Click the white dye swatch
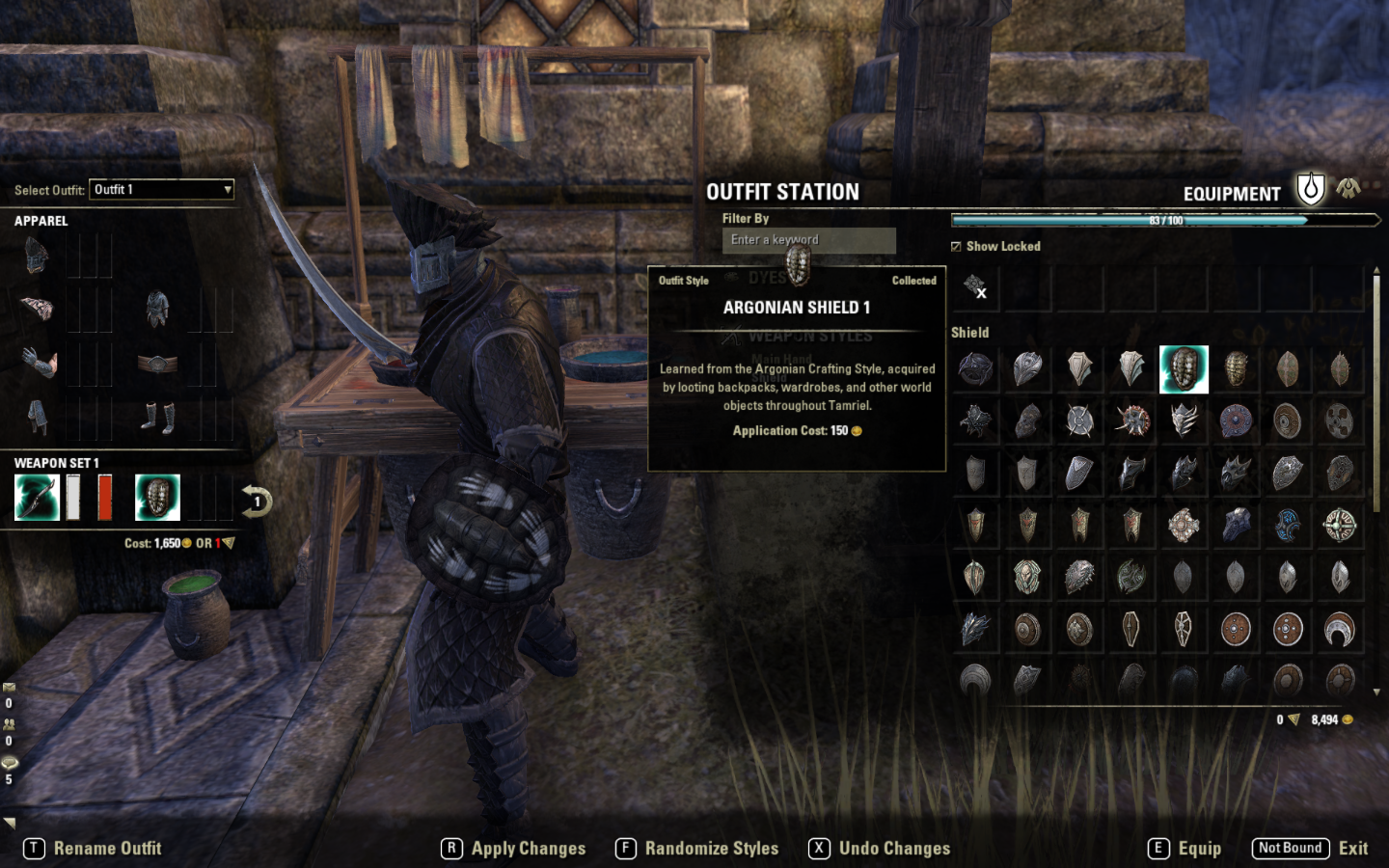 73,498
